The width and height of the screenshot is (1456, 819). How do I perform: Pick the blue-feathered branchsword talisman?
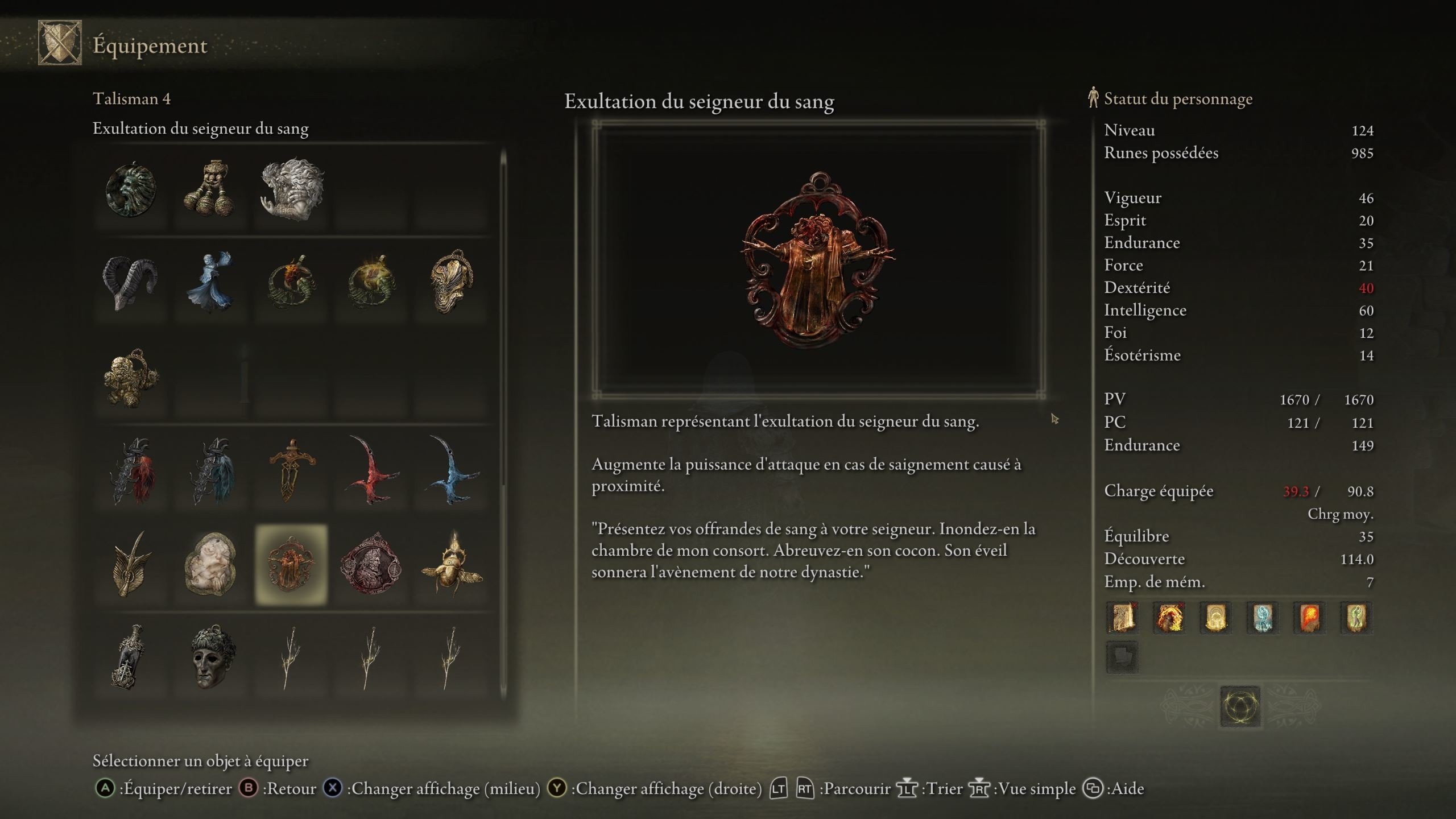point(212,471)
